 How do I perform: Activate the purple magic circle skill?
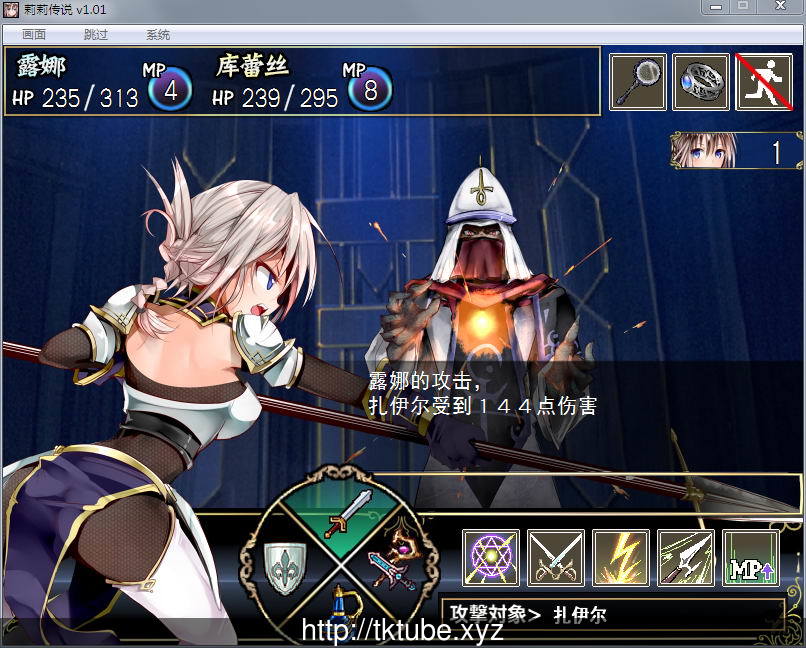[x=491, y=558]
